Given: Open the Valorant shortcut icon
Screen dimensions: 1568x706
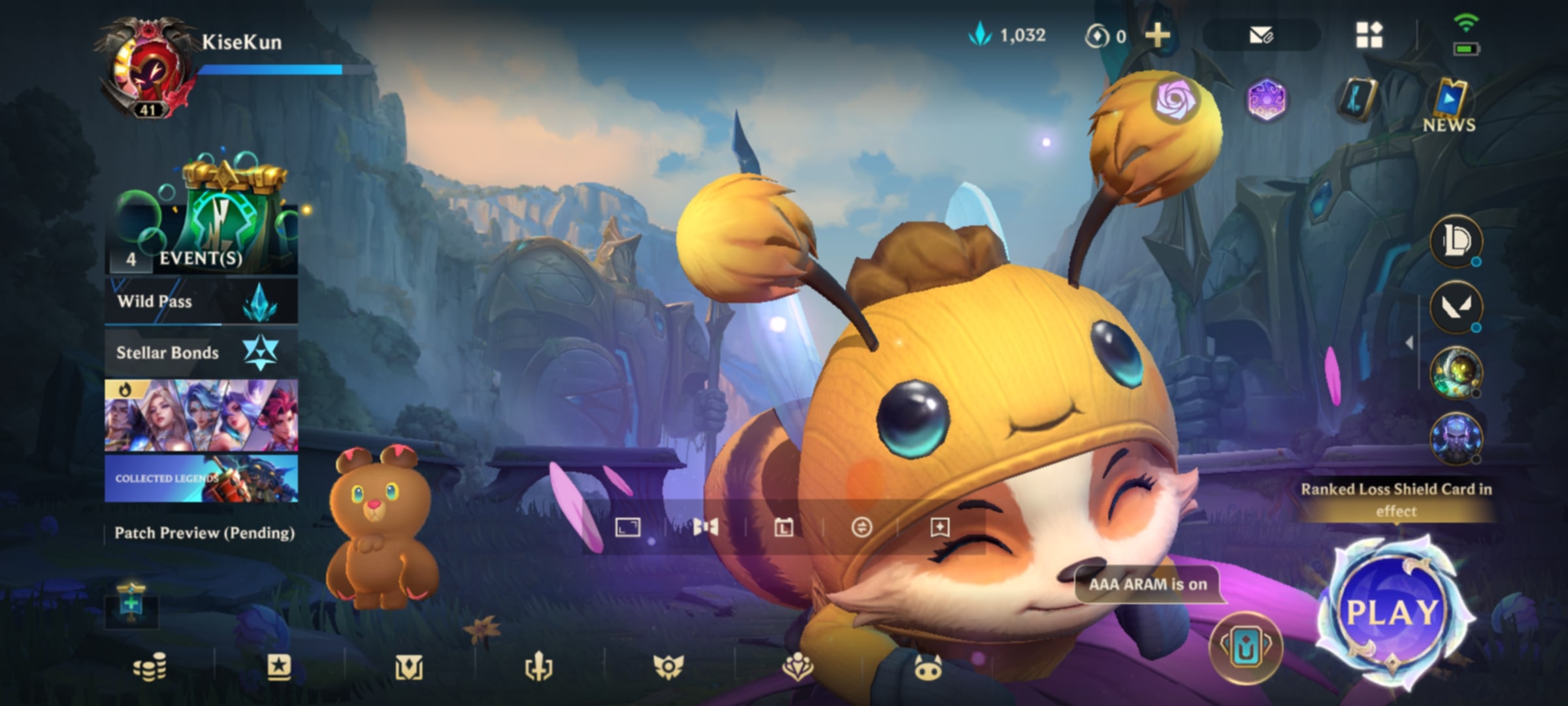Looking at the screenshot, I should pos(1456,307).
